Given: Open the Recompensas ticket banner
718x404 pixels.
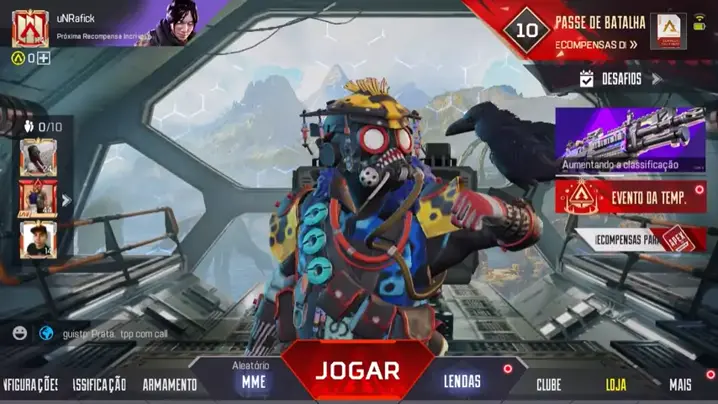Looking at the screenshot, I should click(638, 240).
